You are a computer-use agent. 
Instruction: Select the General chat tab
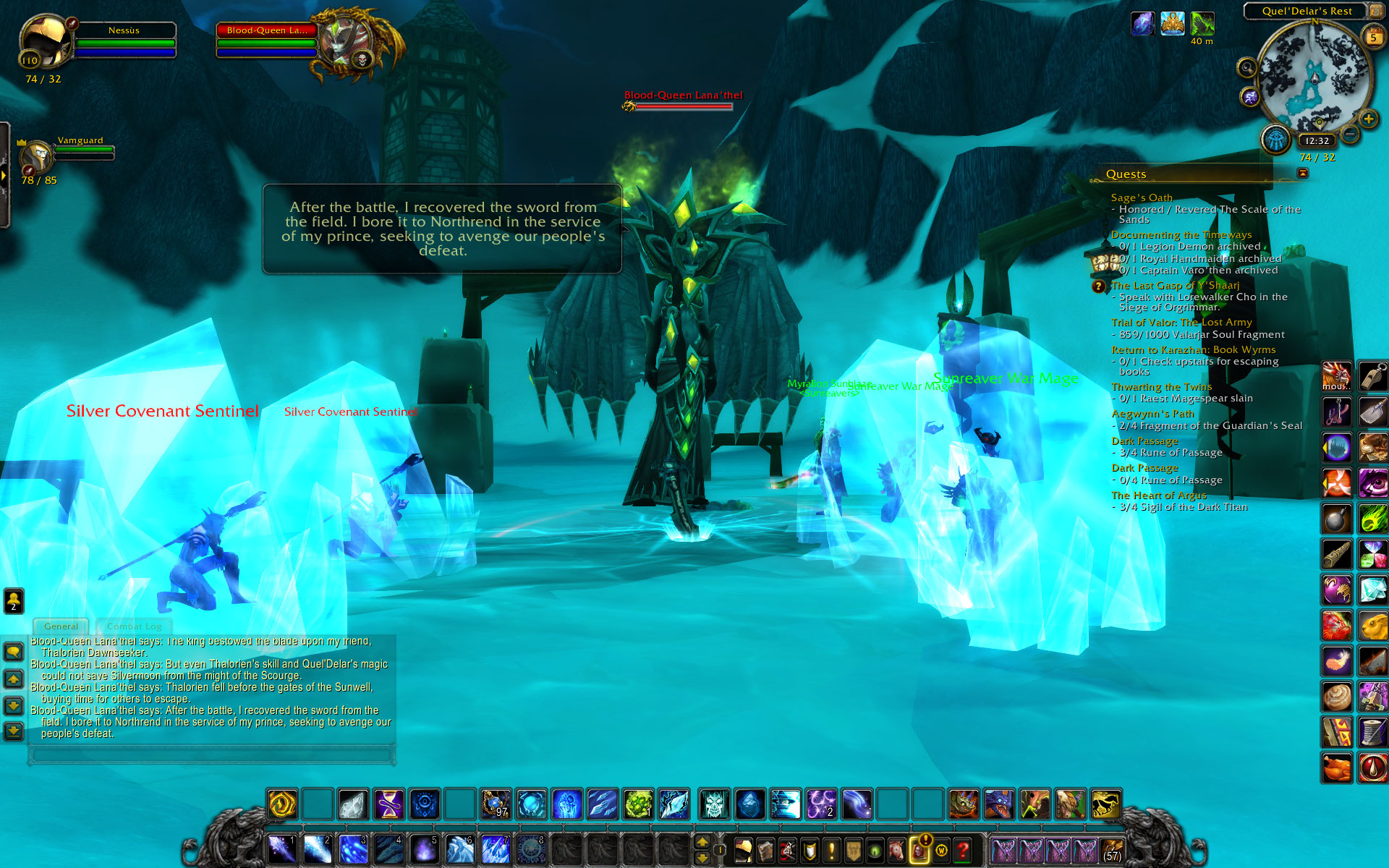pyautogui.click(x=61, y=626)
